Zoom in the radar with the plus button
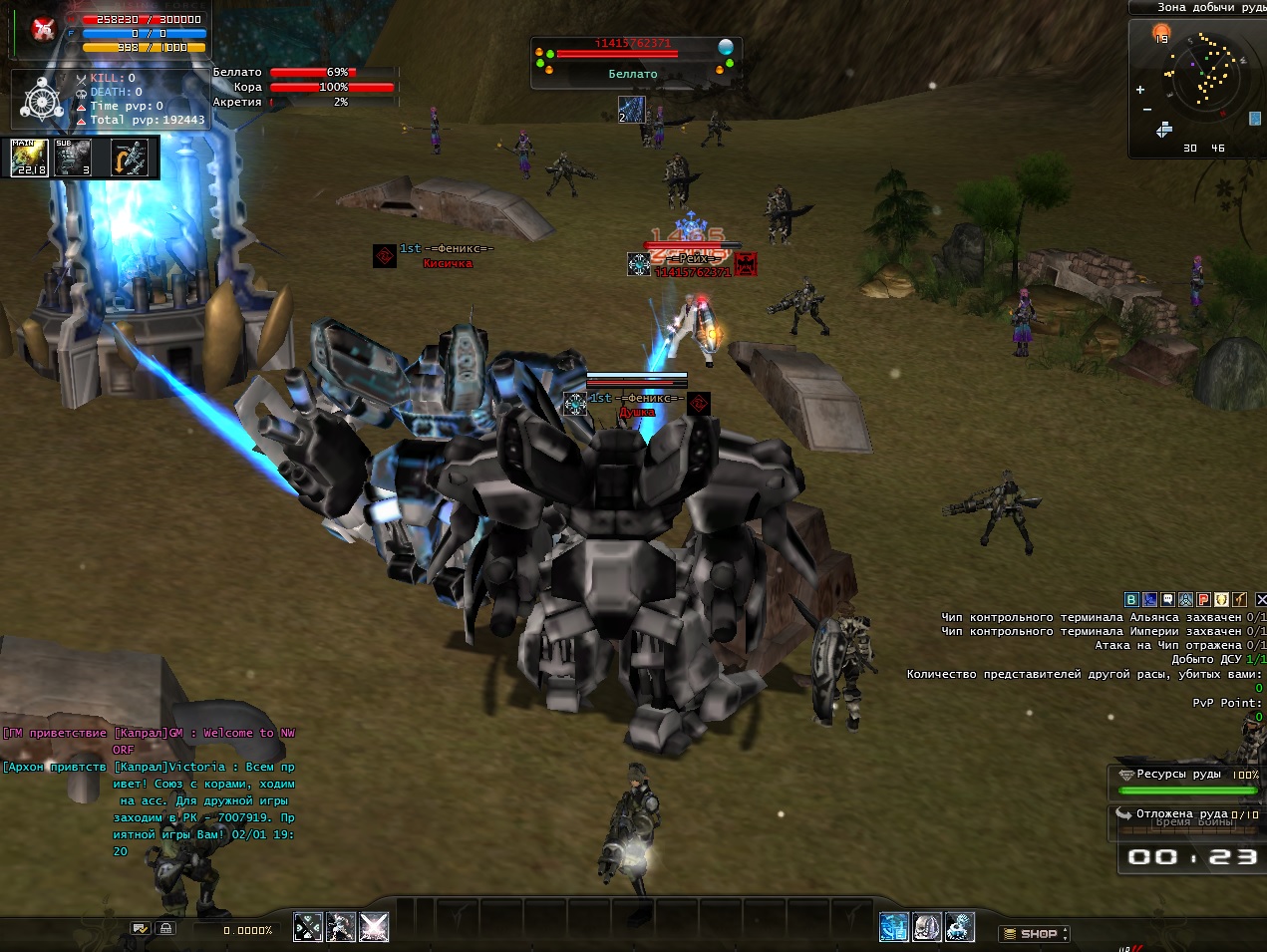Screen dimensions: 1267x952 [x=1140, y=90]
